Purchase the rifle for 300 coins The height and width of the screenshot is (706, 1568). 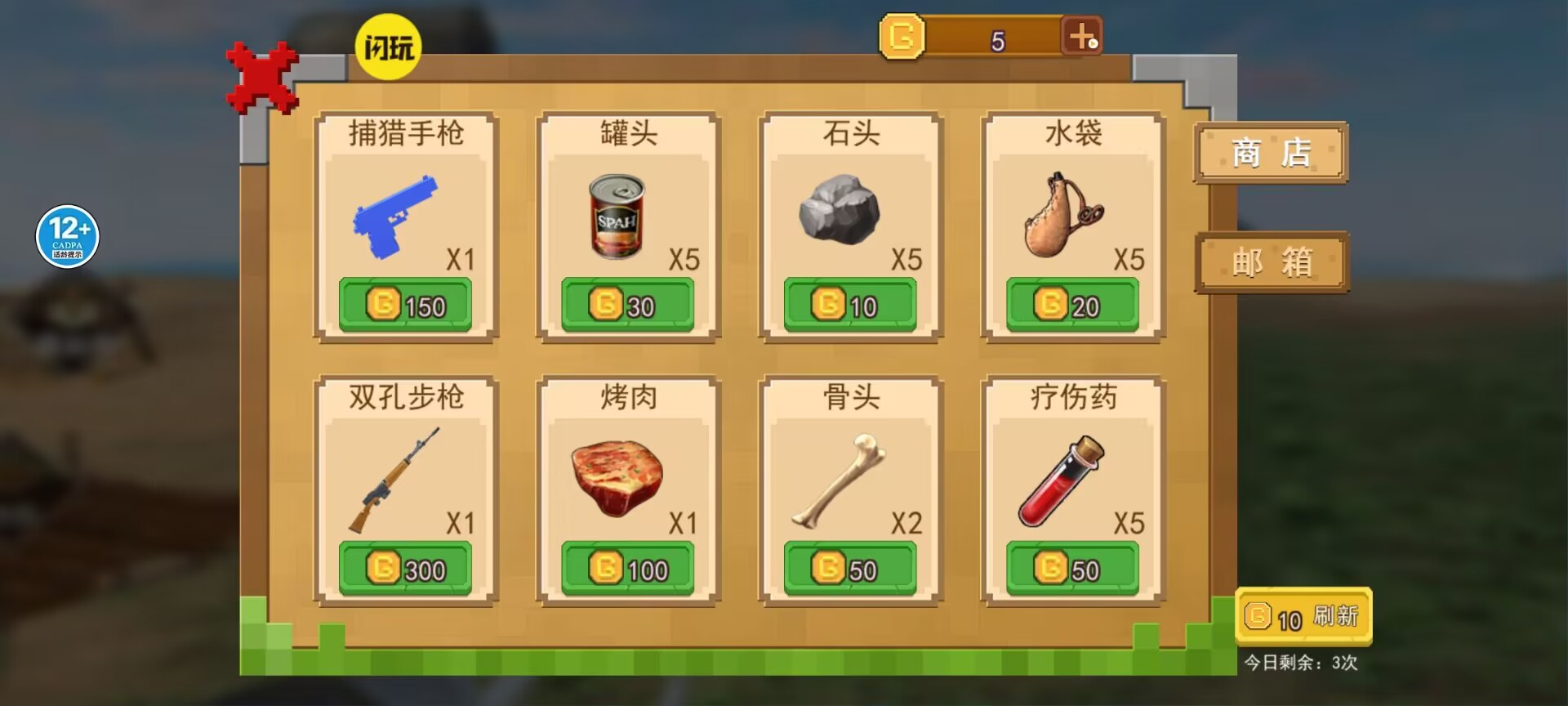tap(406, 569)
